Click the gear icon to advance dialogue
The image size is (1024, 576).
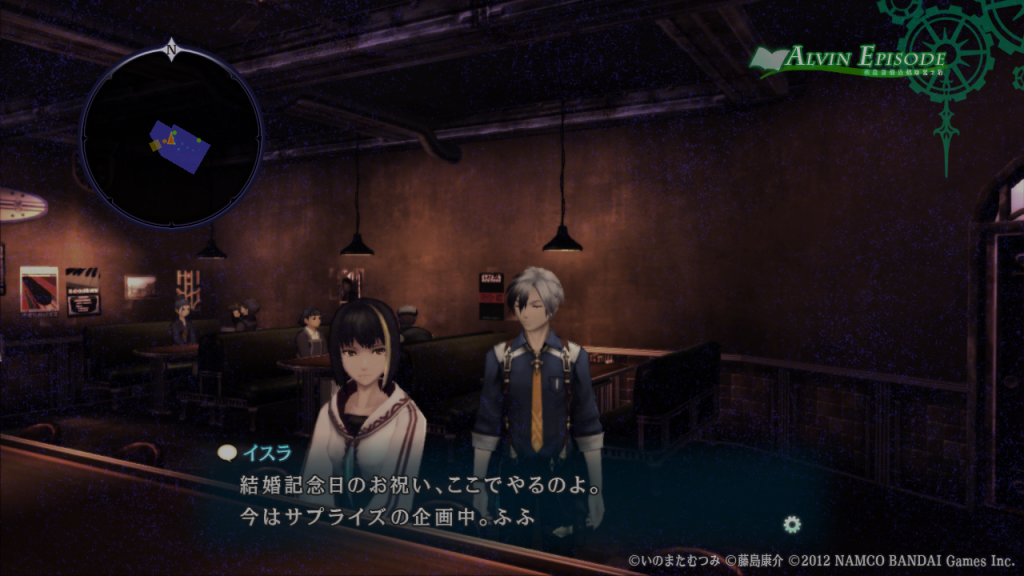[792, 523]
